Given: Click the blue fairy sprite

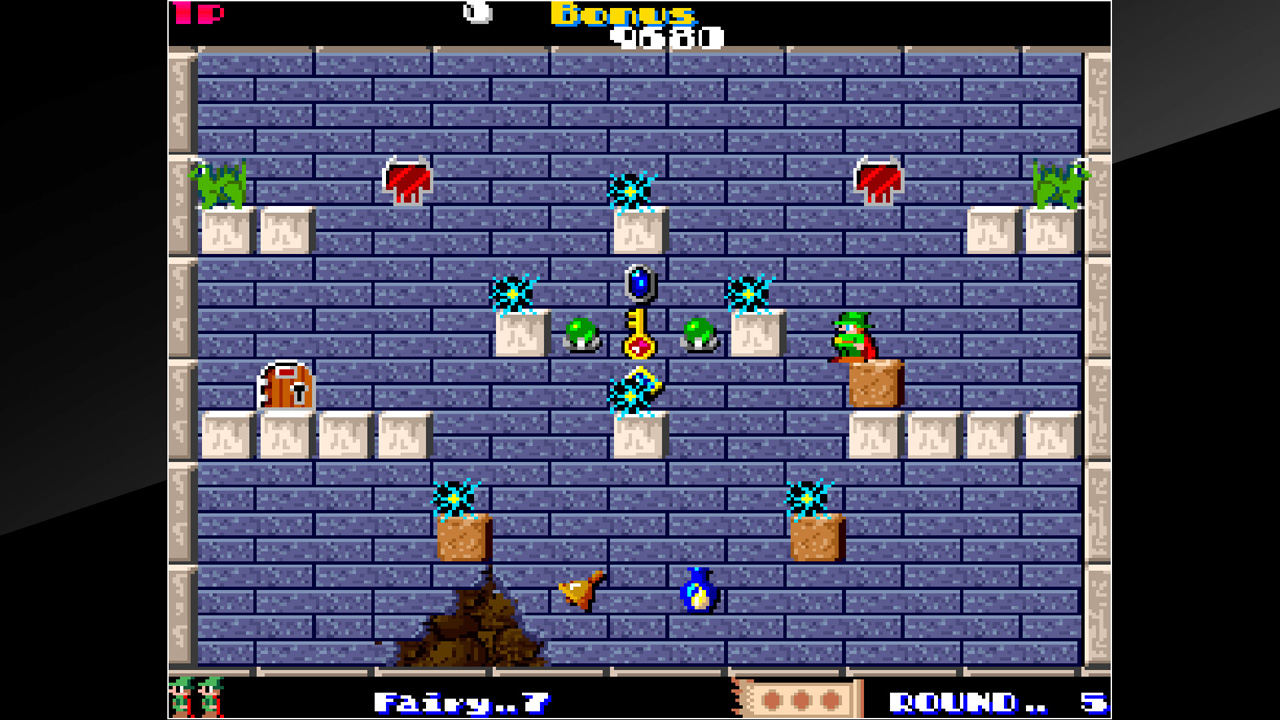Looking at the screenshot, I should pos(698,592).
